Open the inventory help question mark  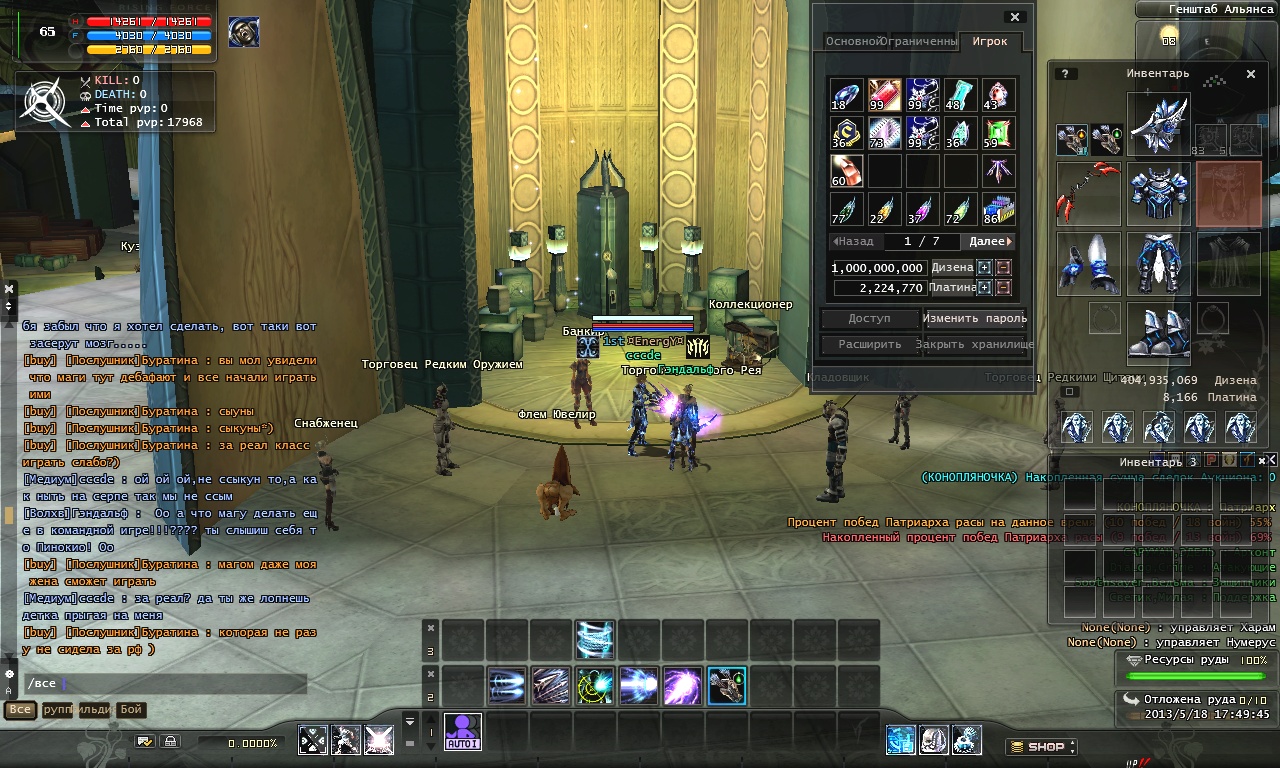1067,74
